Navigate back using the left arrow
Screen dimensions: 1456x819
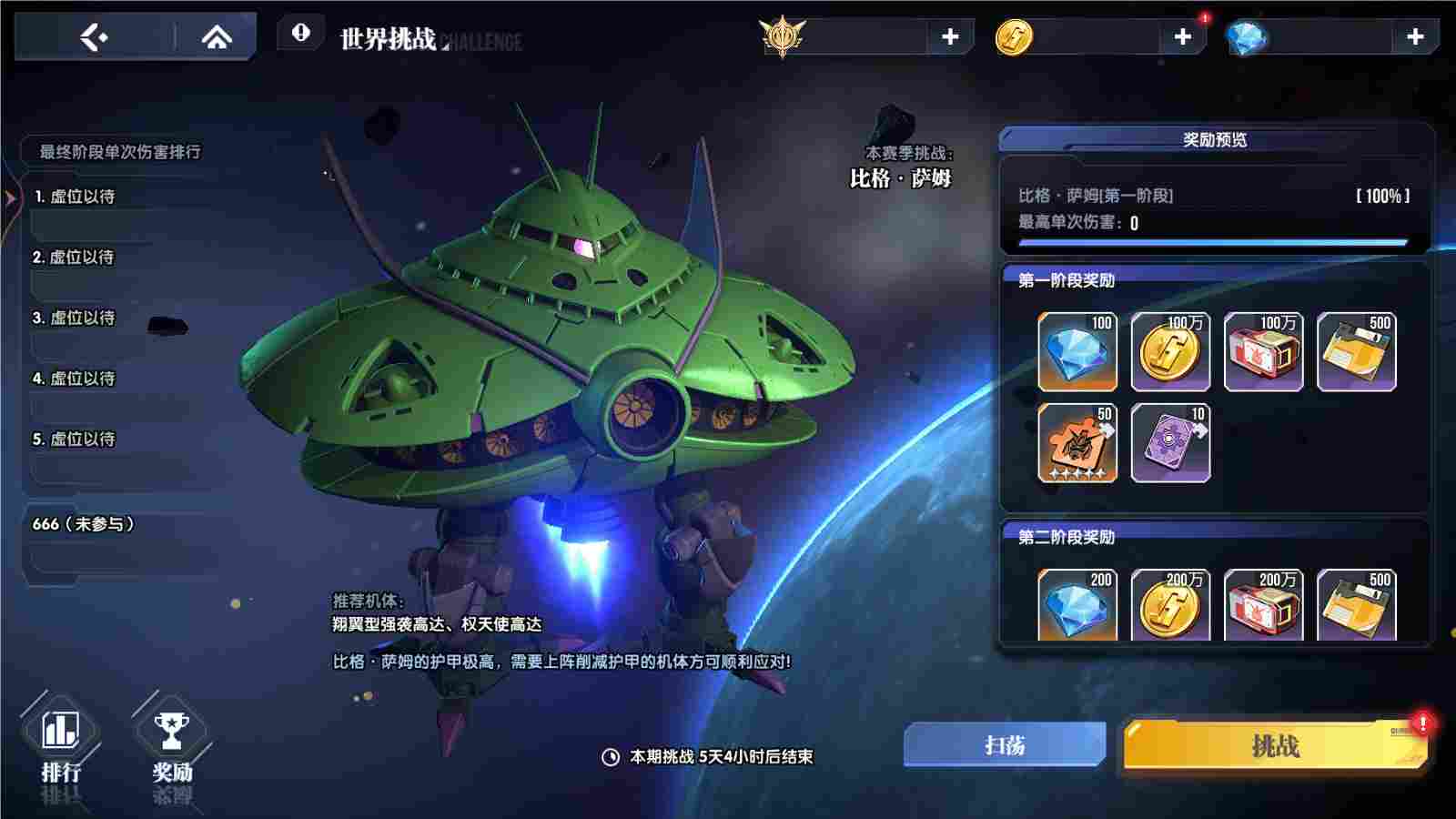(x=96, y=38)
